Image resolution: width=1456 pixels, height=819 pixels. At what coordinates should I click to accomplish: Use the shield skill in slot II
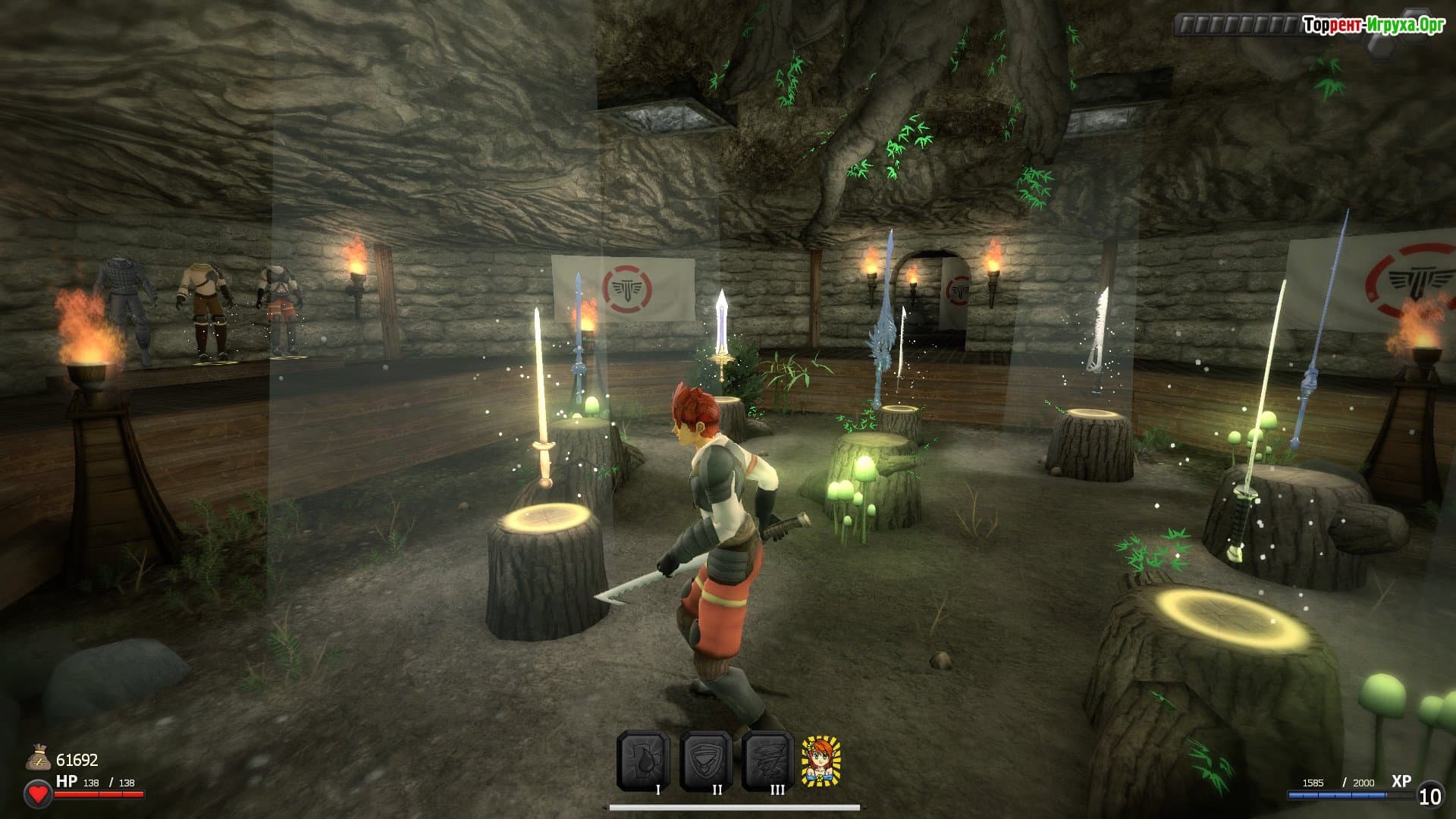click(x=705, y=760)
